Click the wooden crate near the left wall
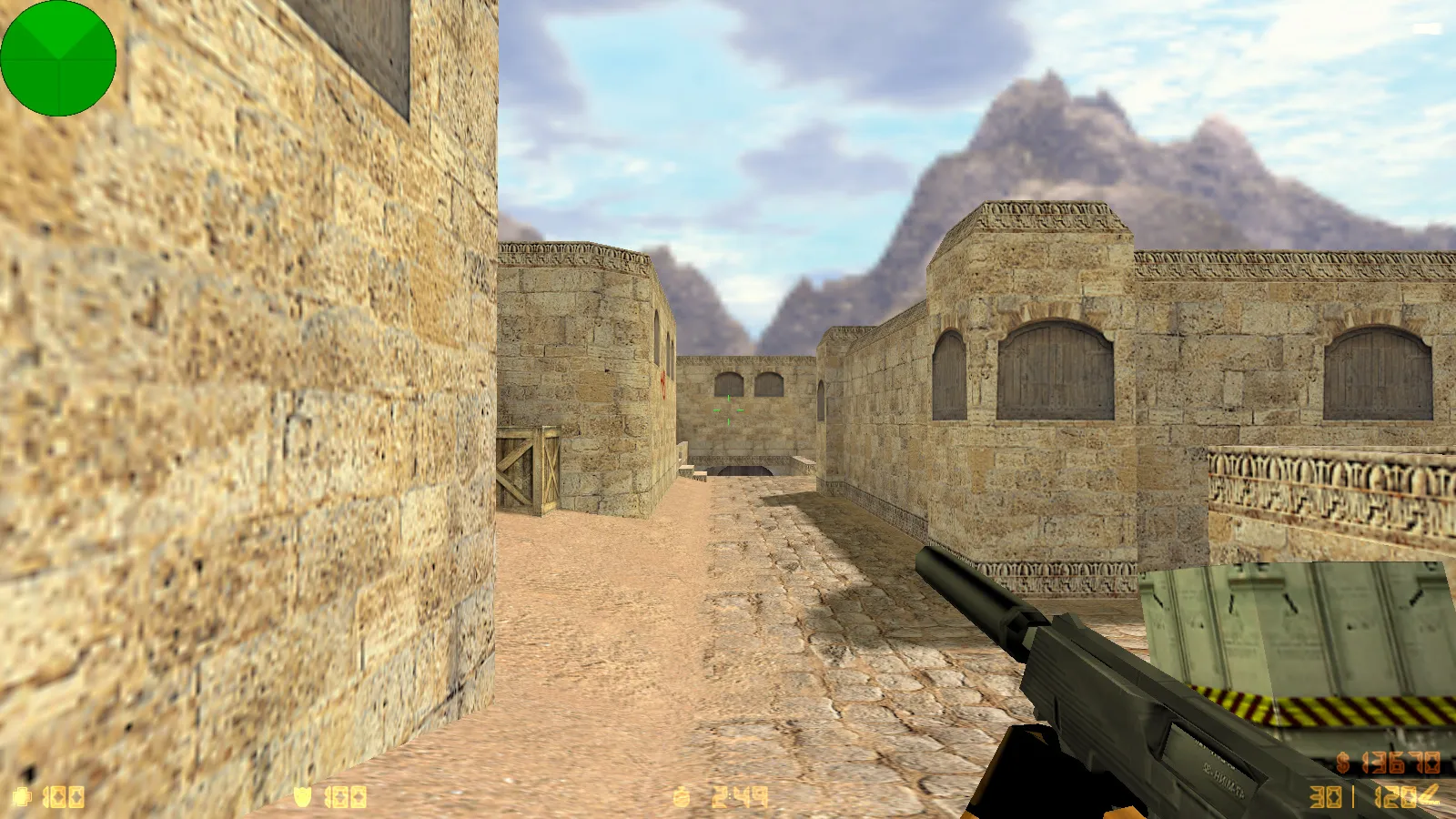The width and height of the screenshot is (1456, 819). (528, 473)
